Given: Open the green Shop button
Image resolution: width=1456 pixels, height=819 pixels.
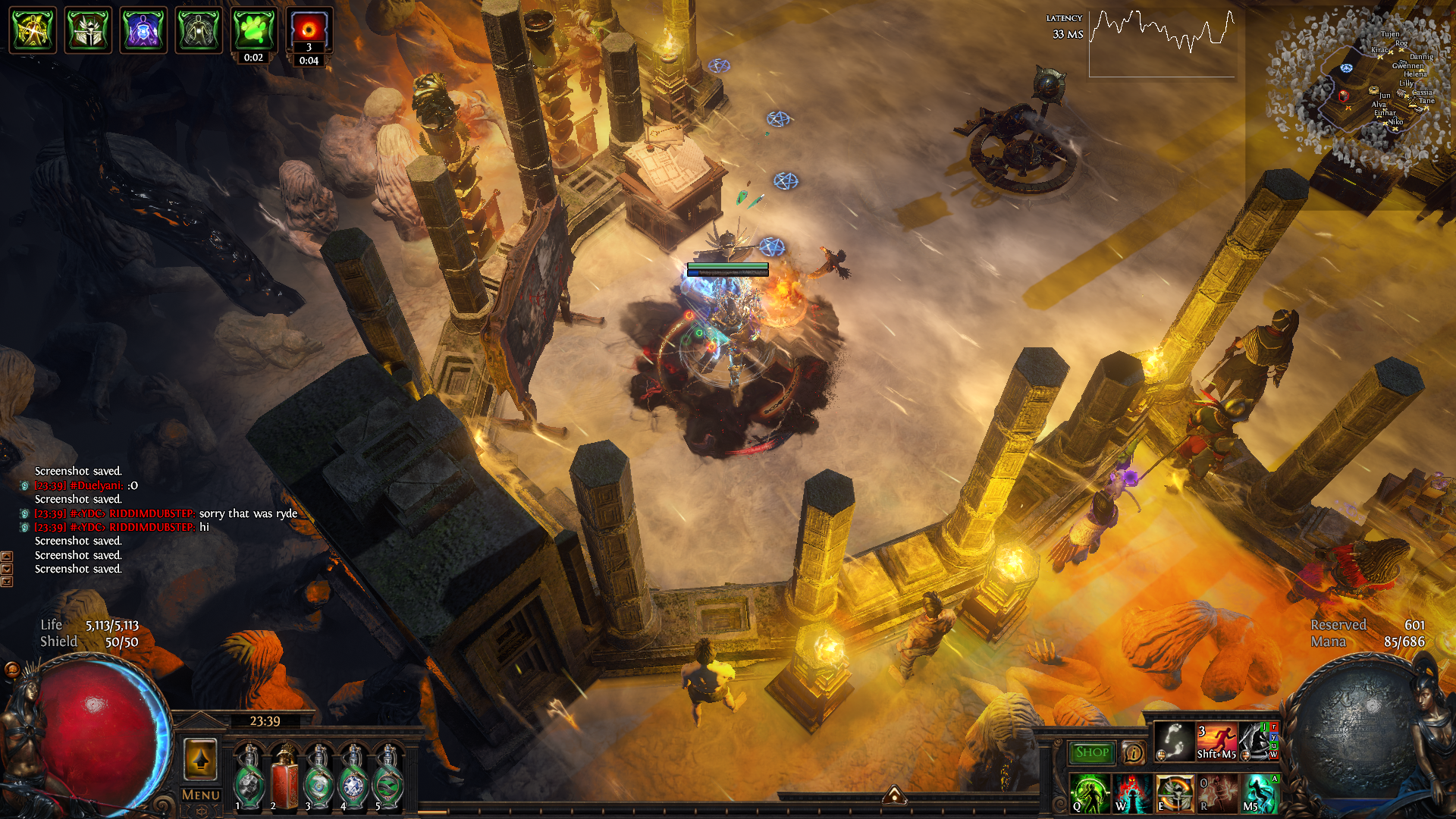Looking at the screenshot, I should [1091, 752].
